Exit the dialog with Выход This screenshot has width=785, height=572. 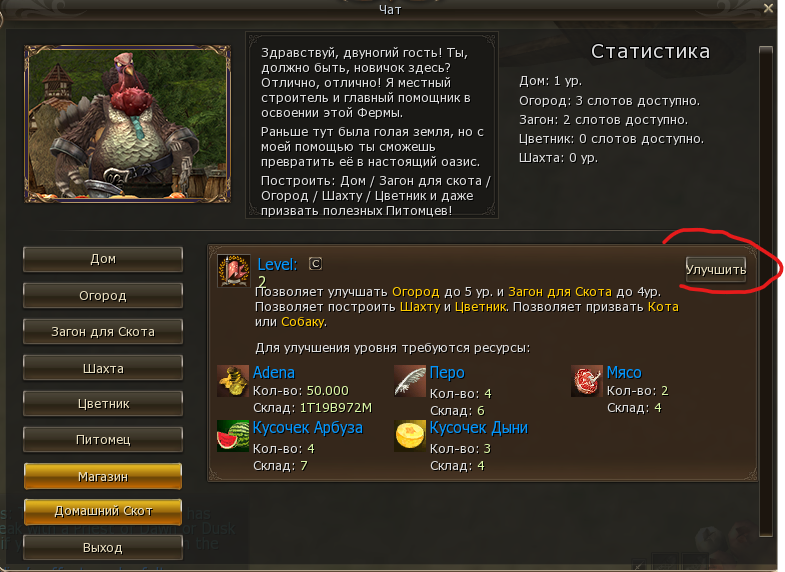click(x=103, y=547)
